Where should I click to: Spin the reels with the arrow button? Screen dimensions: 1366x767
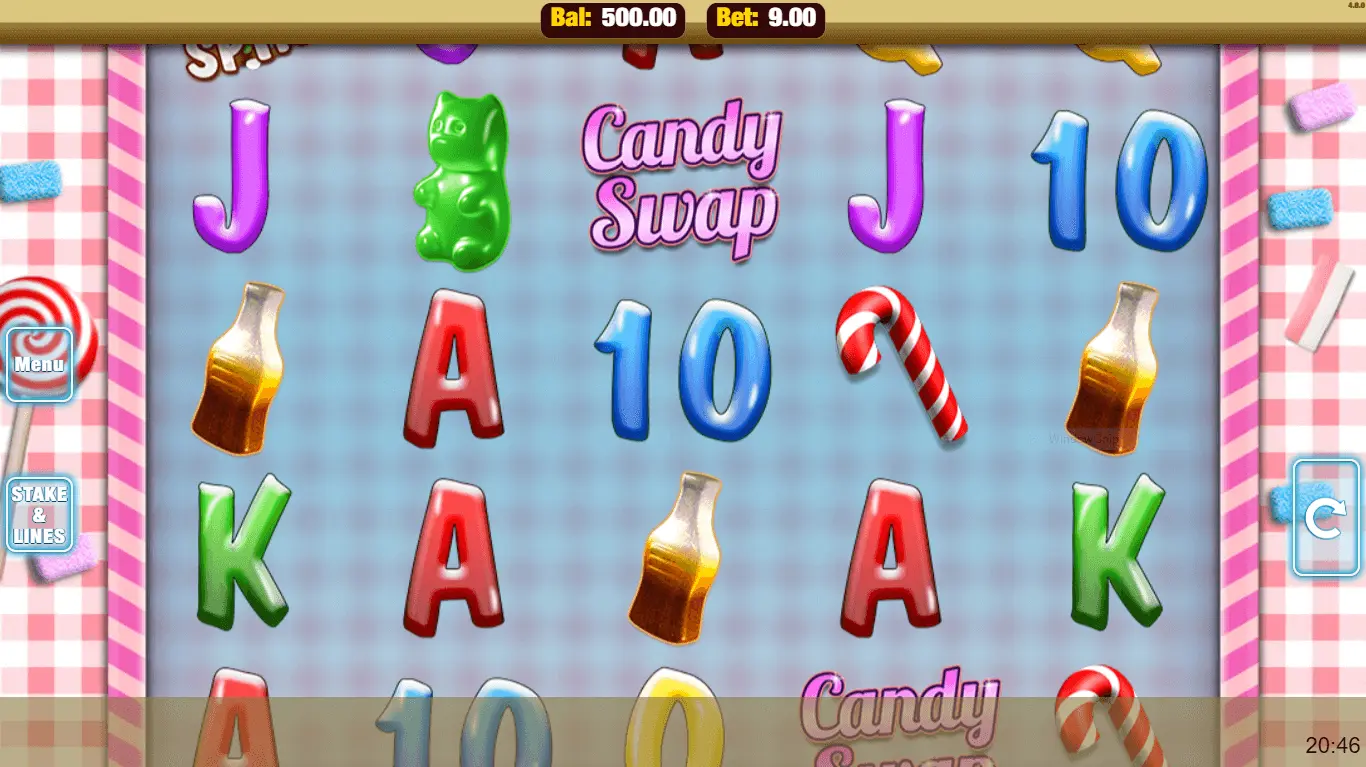click(1325, 518)
